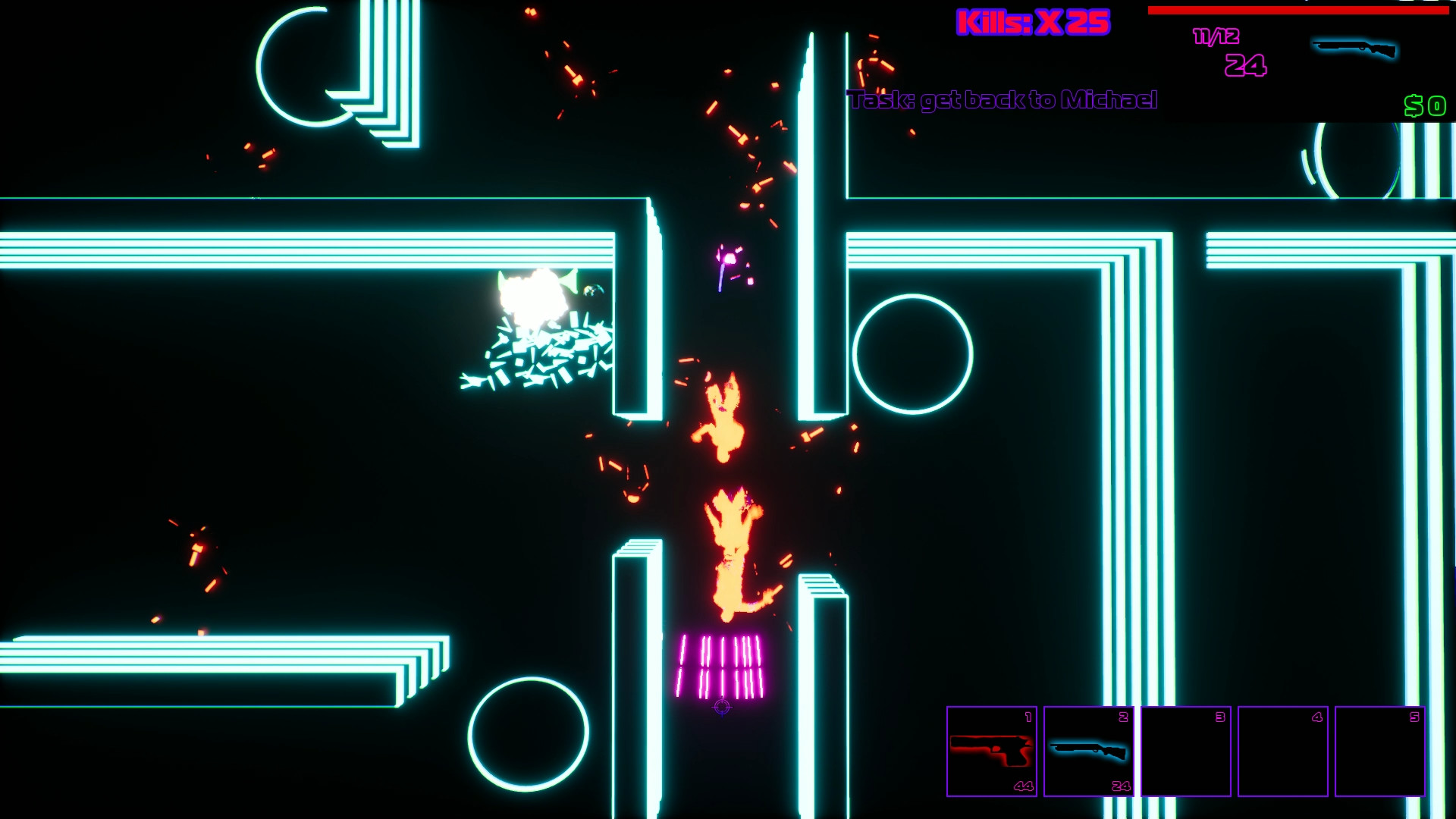1456x819 pixels.
Task: Click the 'get back to Michael' task tracker
Action: coord(1003,100)
